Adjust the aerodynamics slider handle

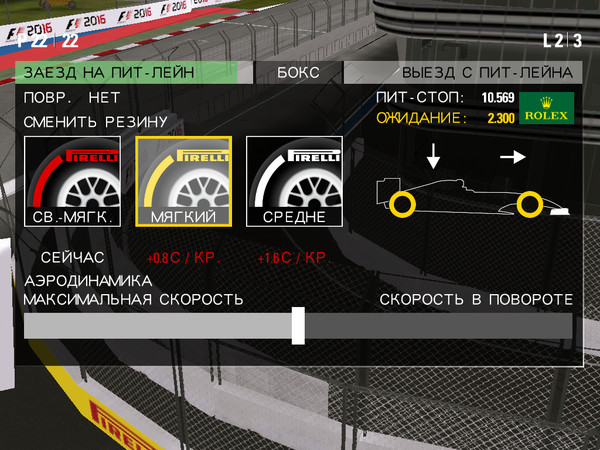pos(298,326)
